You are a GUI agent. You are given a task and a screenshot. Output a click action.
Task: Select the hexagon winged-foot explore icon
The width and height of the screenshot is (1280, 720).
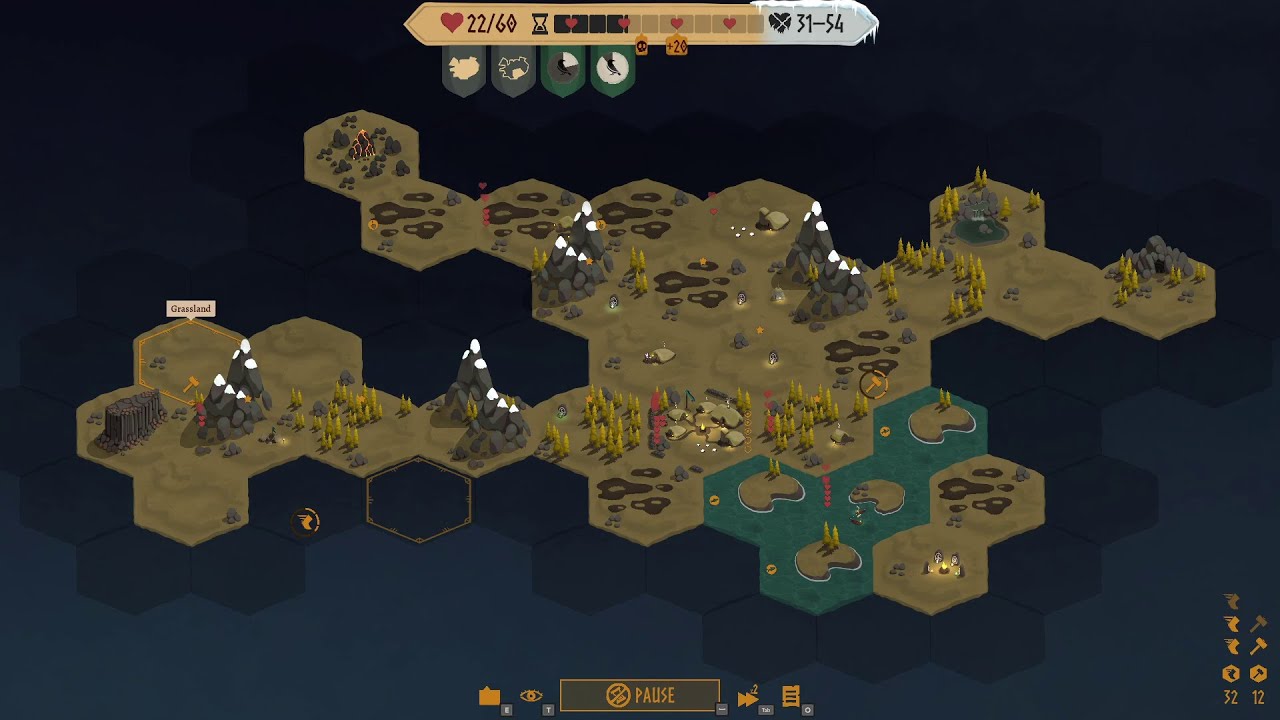(x=1231, y=674)
